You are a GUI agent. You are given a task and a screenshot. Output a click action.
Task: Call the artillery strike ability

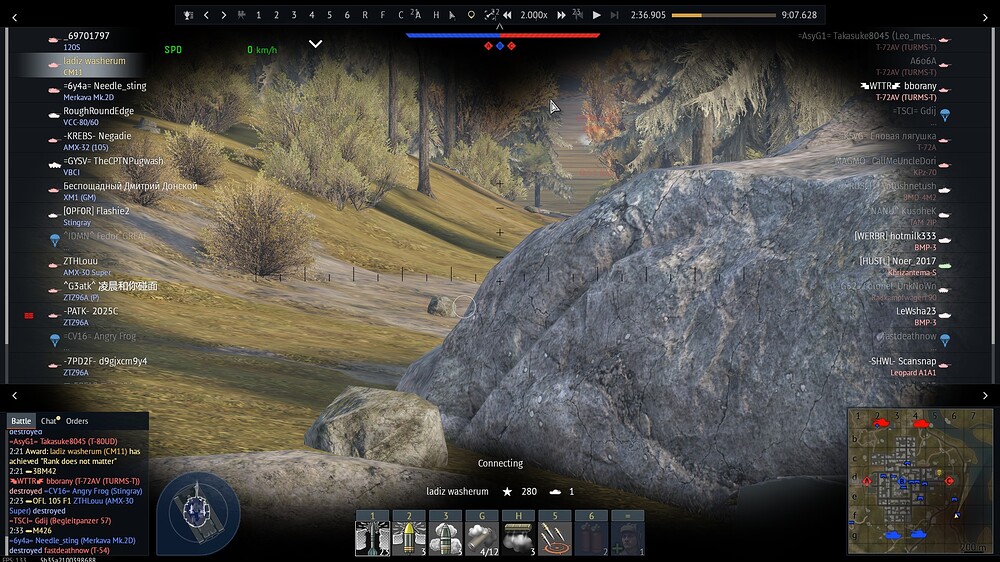coord(554,537)
